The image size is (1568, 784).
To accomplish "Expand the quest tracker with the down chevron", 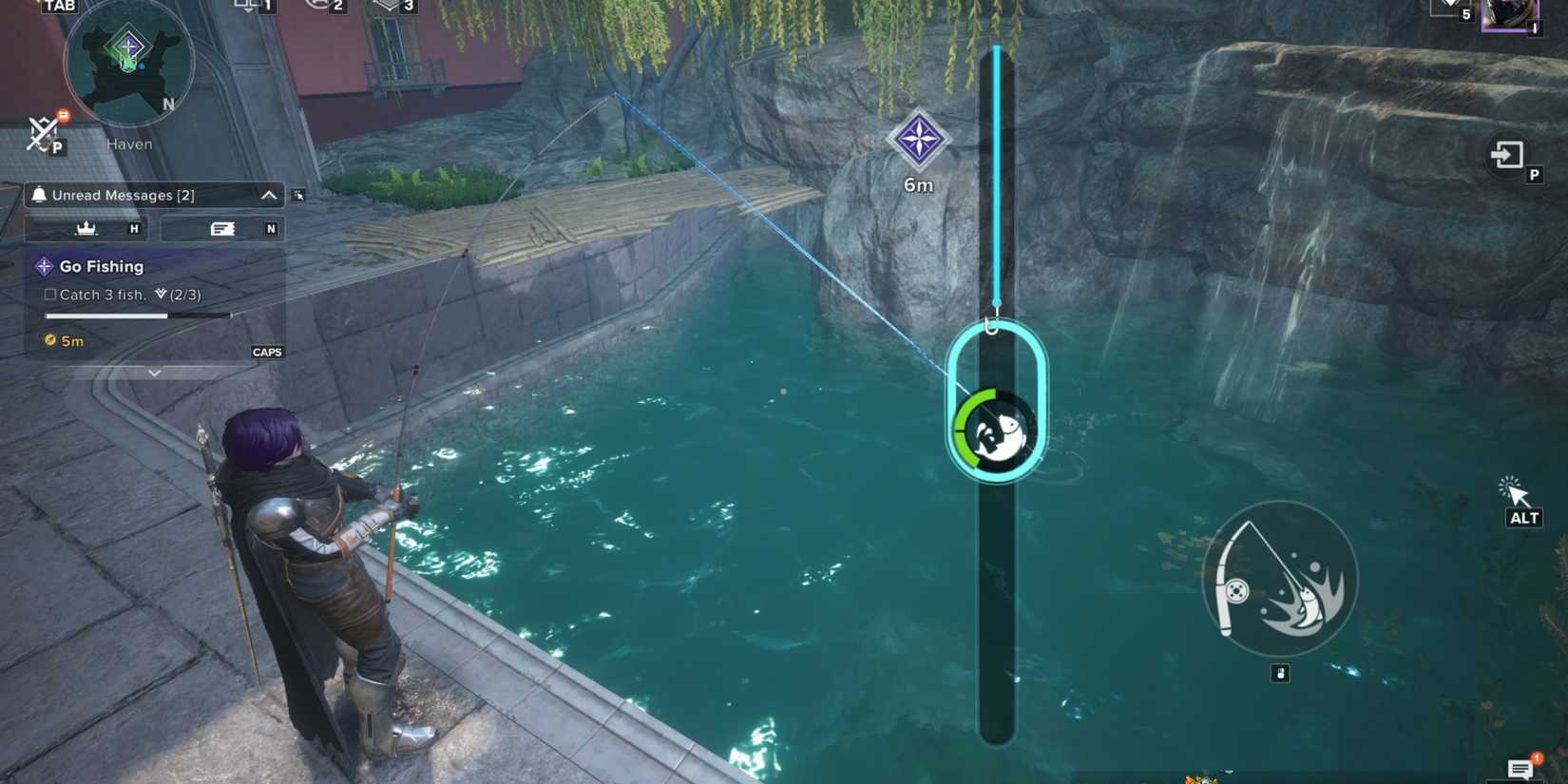I will coord(154,373).
